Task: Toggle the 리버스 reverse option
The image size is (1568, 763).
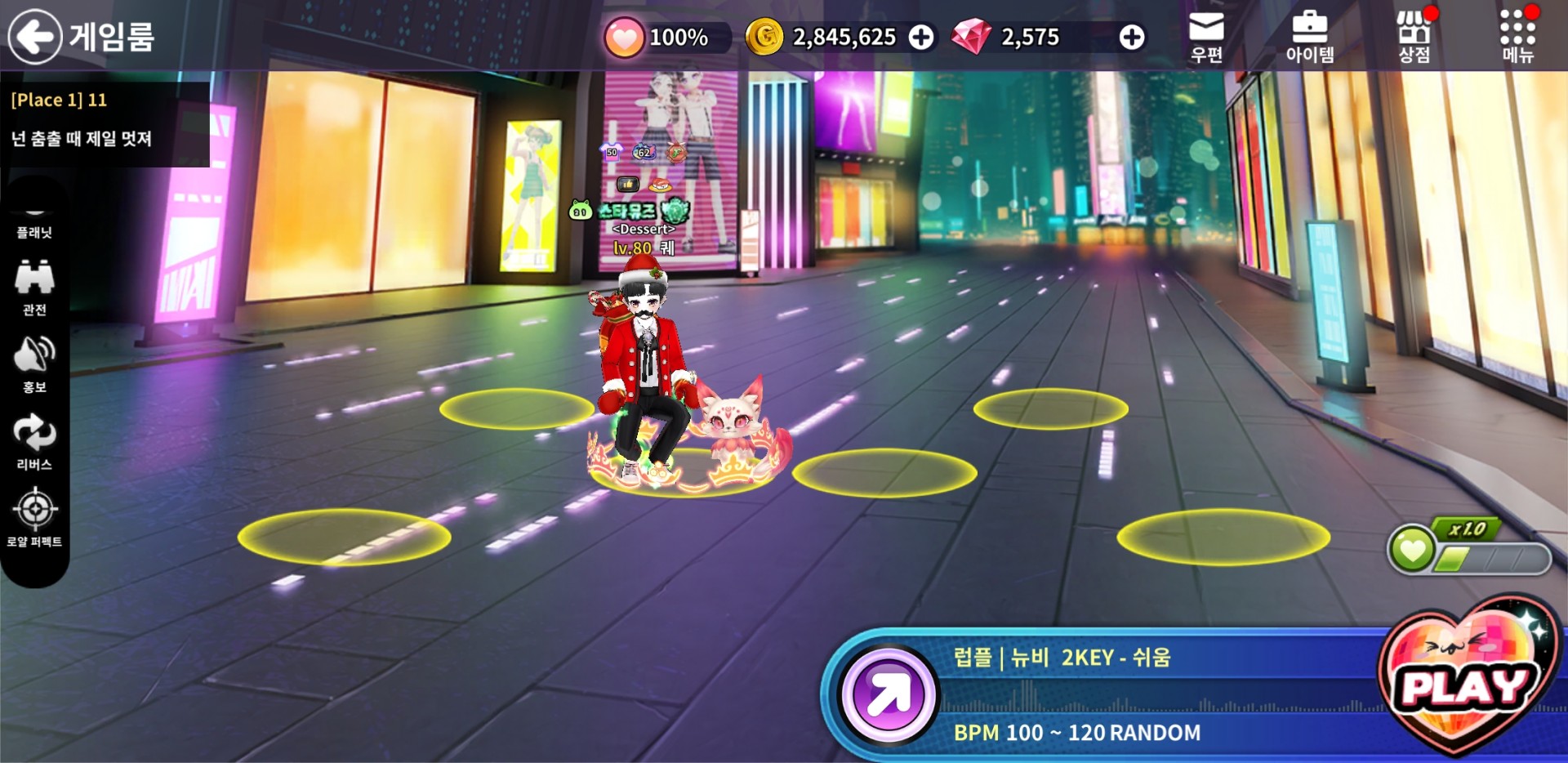Action: 34,442
